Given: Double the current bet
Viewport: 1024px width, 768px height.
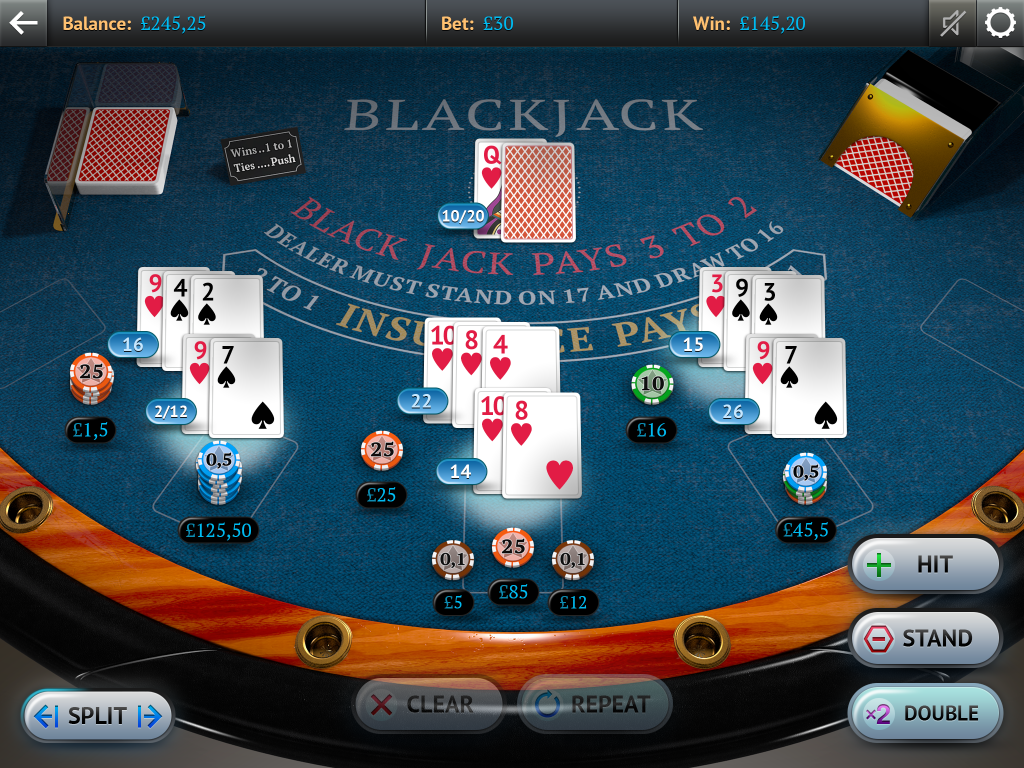Looking at the screenshot, I should pyautogui.click(x=925, y=713).
